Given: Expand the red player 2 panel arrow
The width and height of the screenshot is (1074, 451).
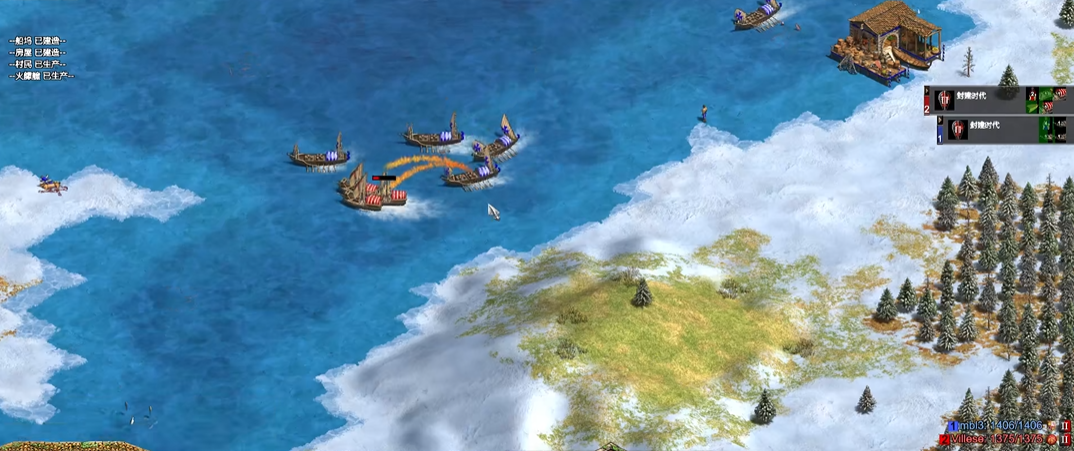Looking at the screenshot, I should [928, 90].
